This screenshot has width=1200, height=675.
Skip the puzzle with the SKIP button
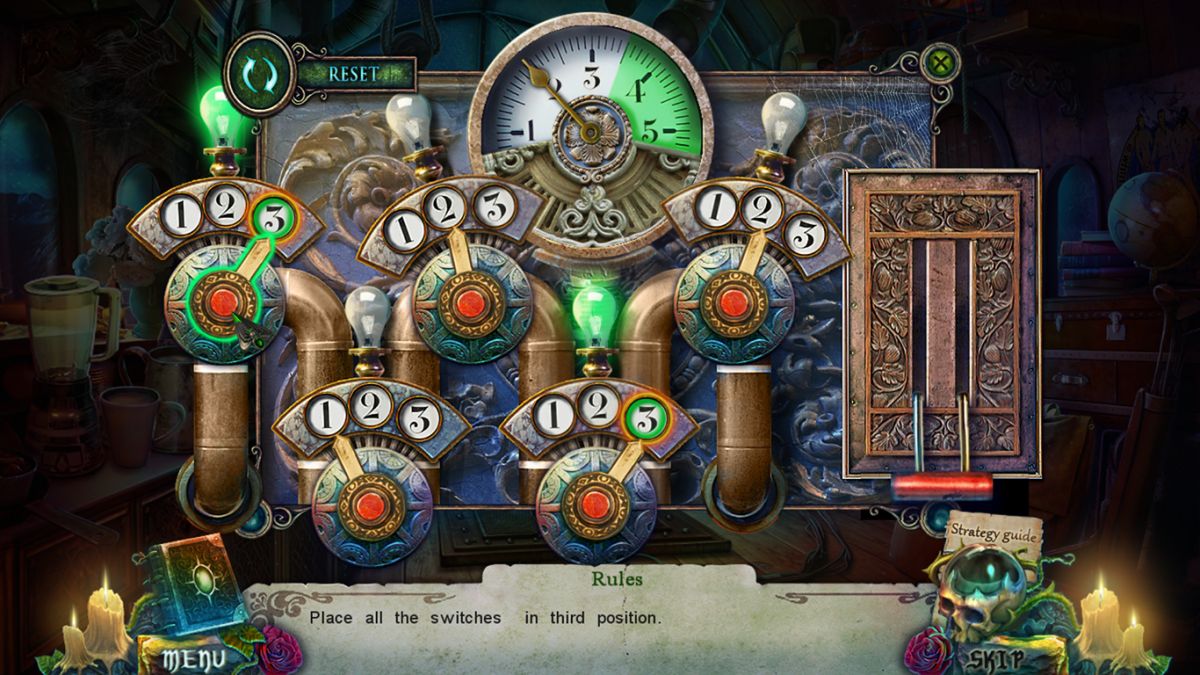click(996, 658)
